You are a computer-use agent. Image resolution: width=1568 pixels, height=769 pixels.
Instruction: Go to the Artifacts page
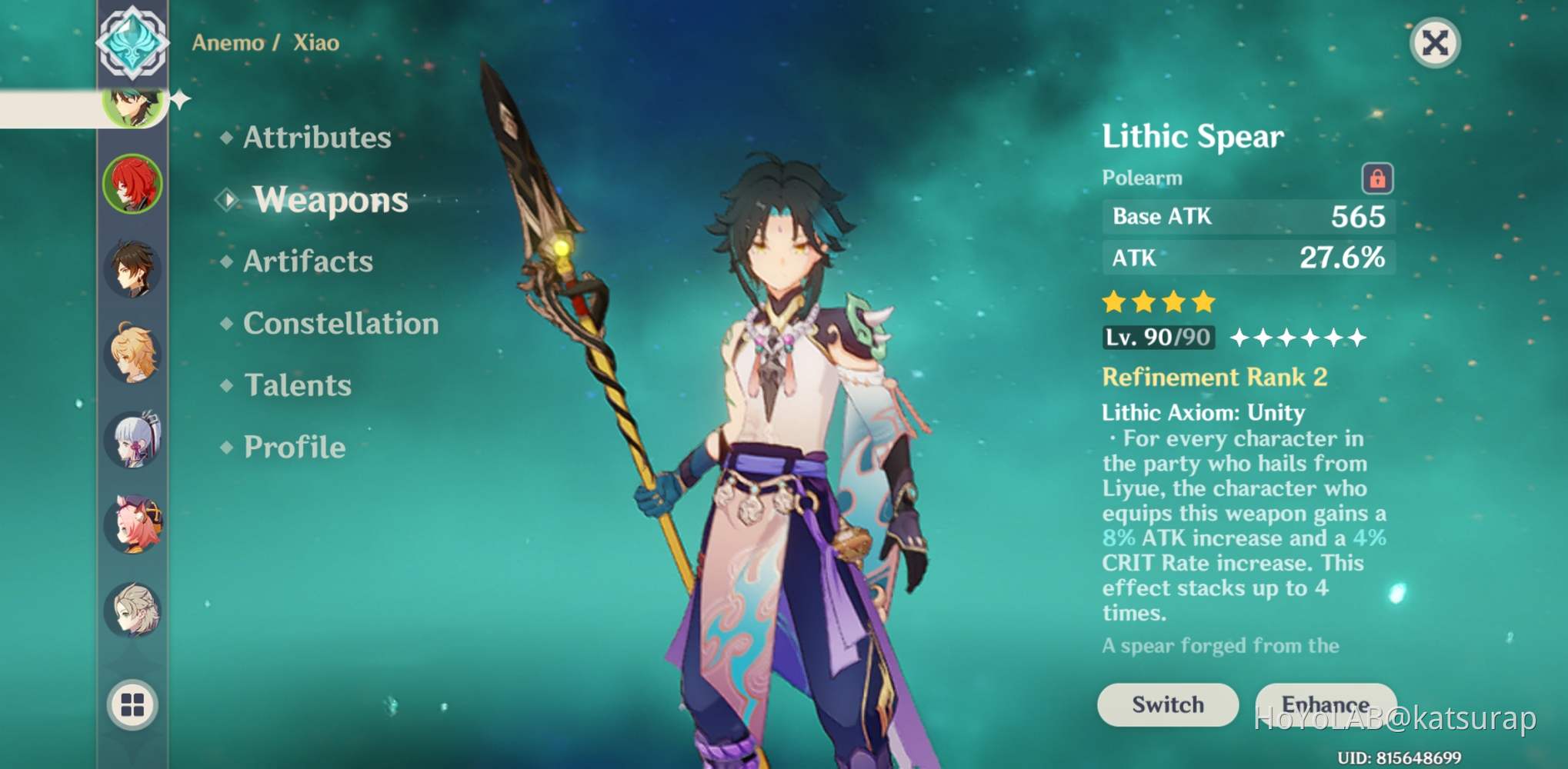pyautogui.click(x=308, y=261)
